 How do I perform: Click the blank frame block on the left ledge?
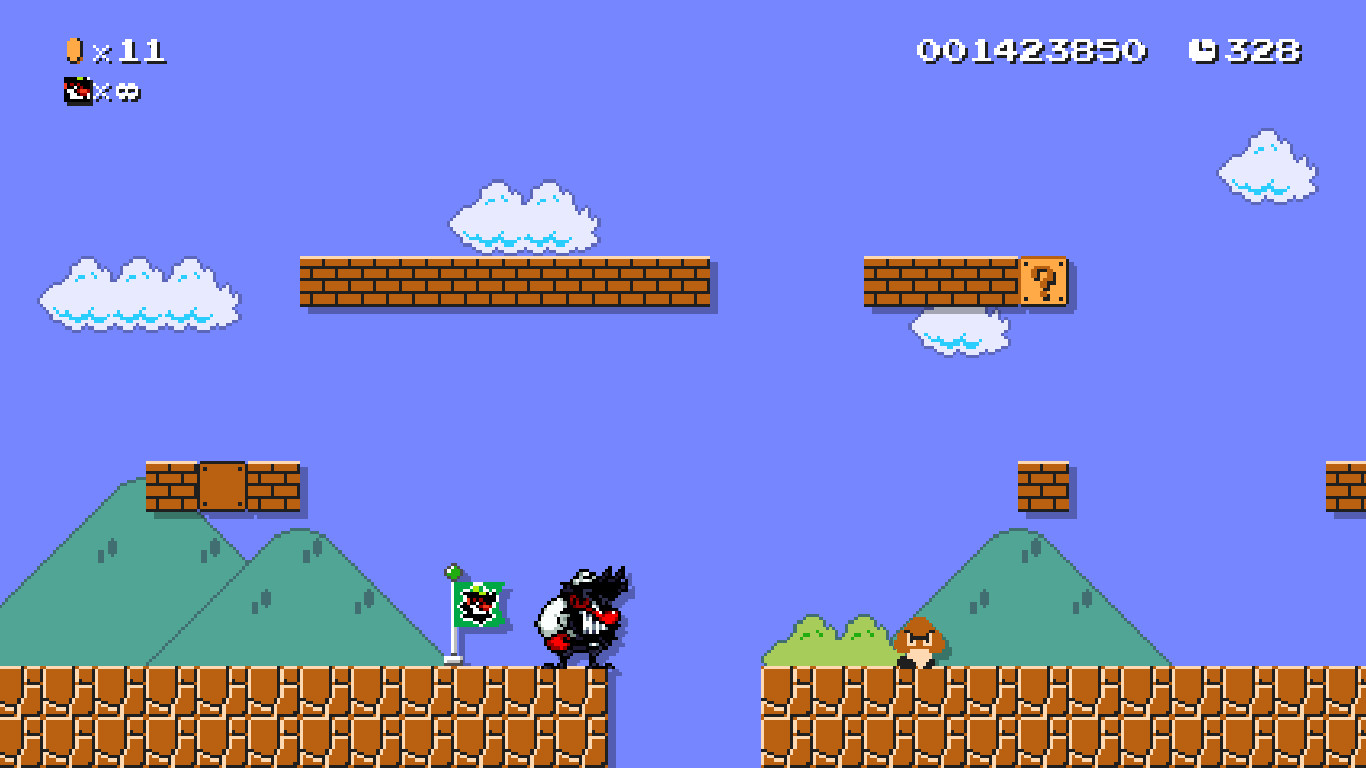[x=225, y=487]
